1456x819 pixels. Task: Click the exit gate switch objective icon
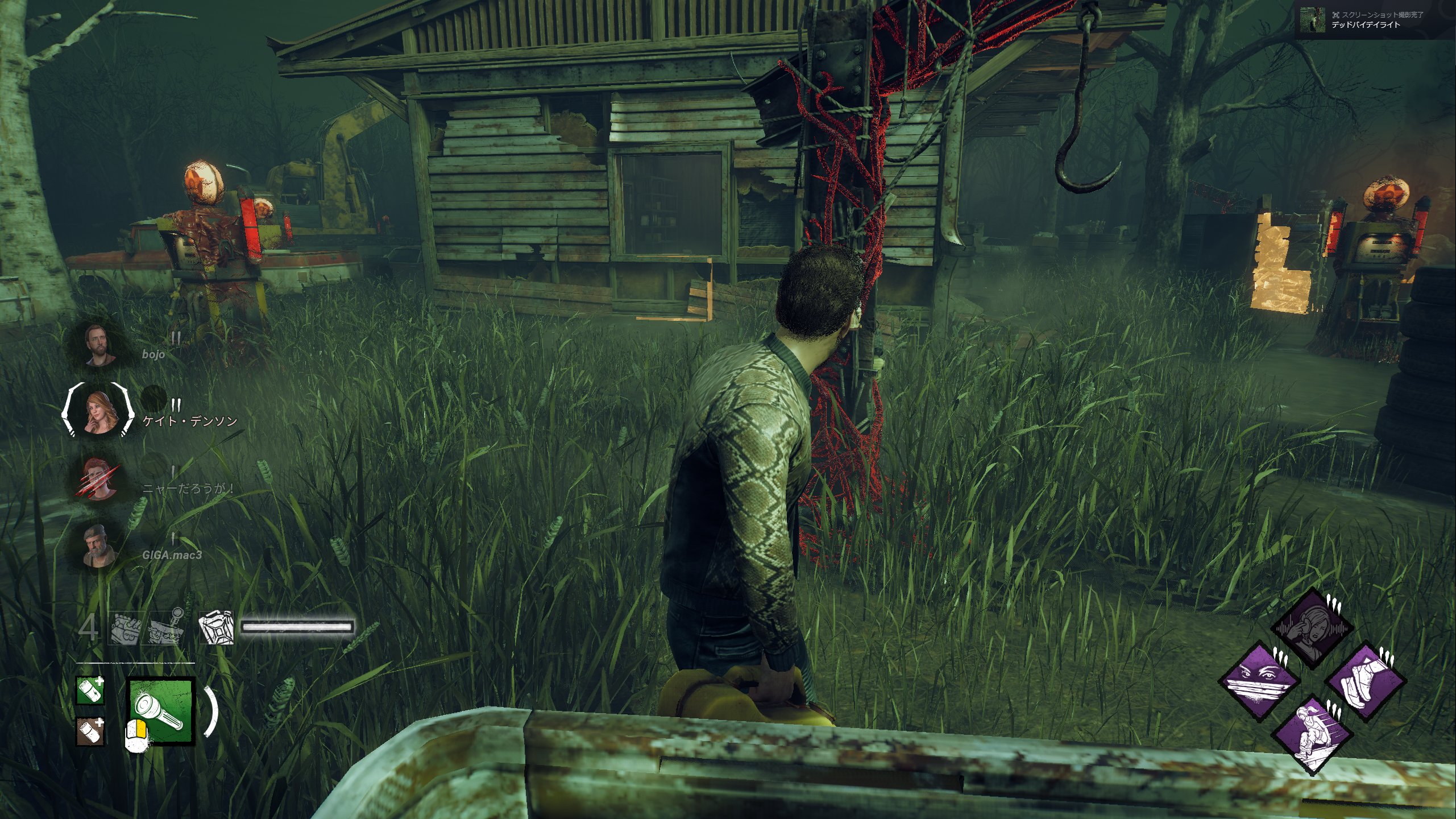coord(166,627)
